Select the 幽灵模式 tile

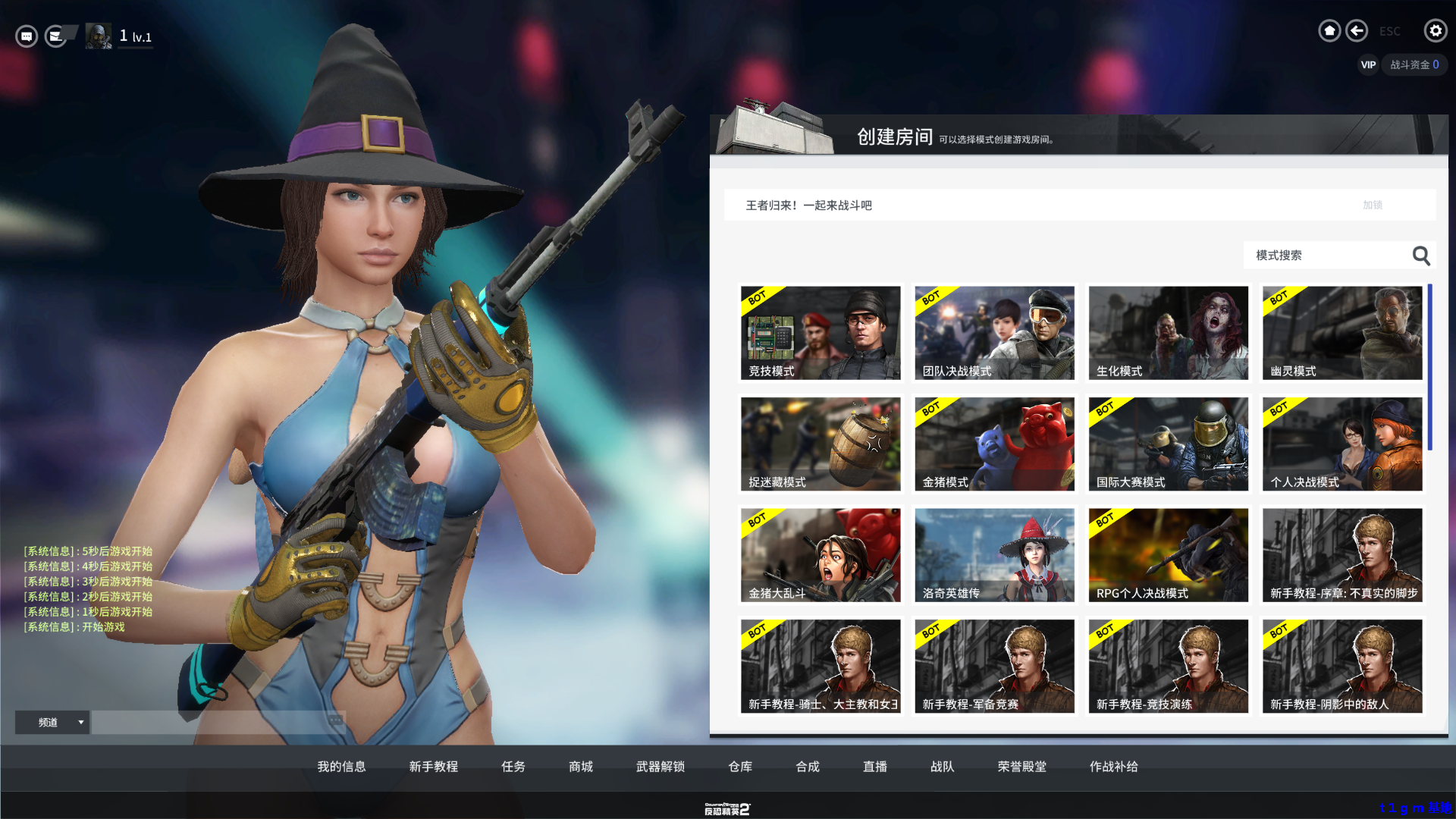[x=1341, y=333]
